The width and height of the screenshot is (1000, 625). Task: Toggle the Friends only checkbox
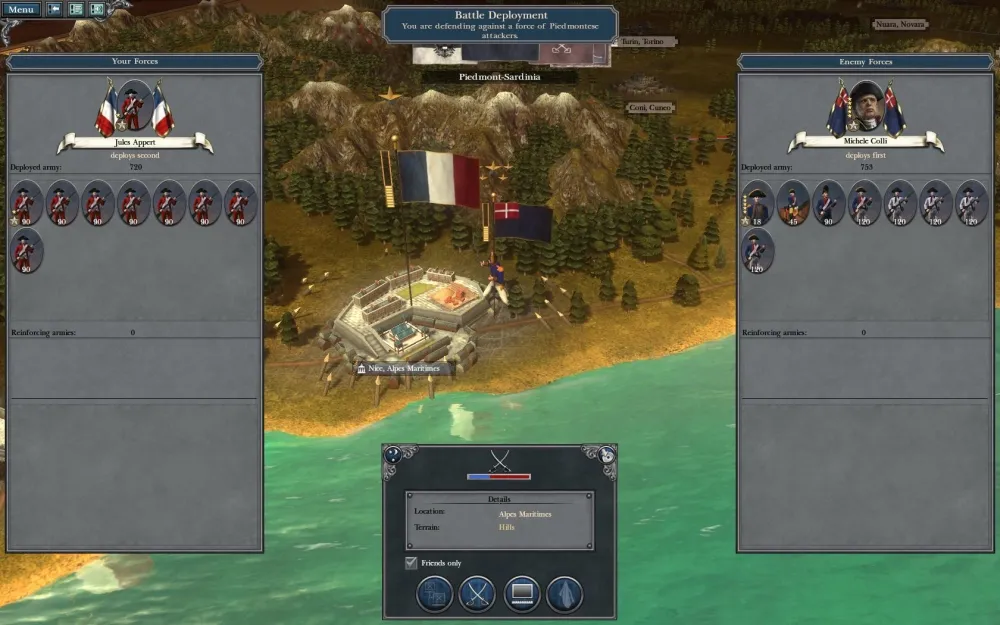click(411, 563)
